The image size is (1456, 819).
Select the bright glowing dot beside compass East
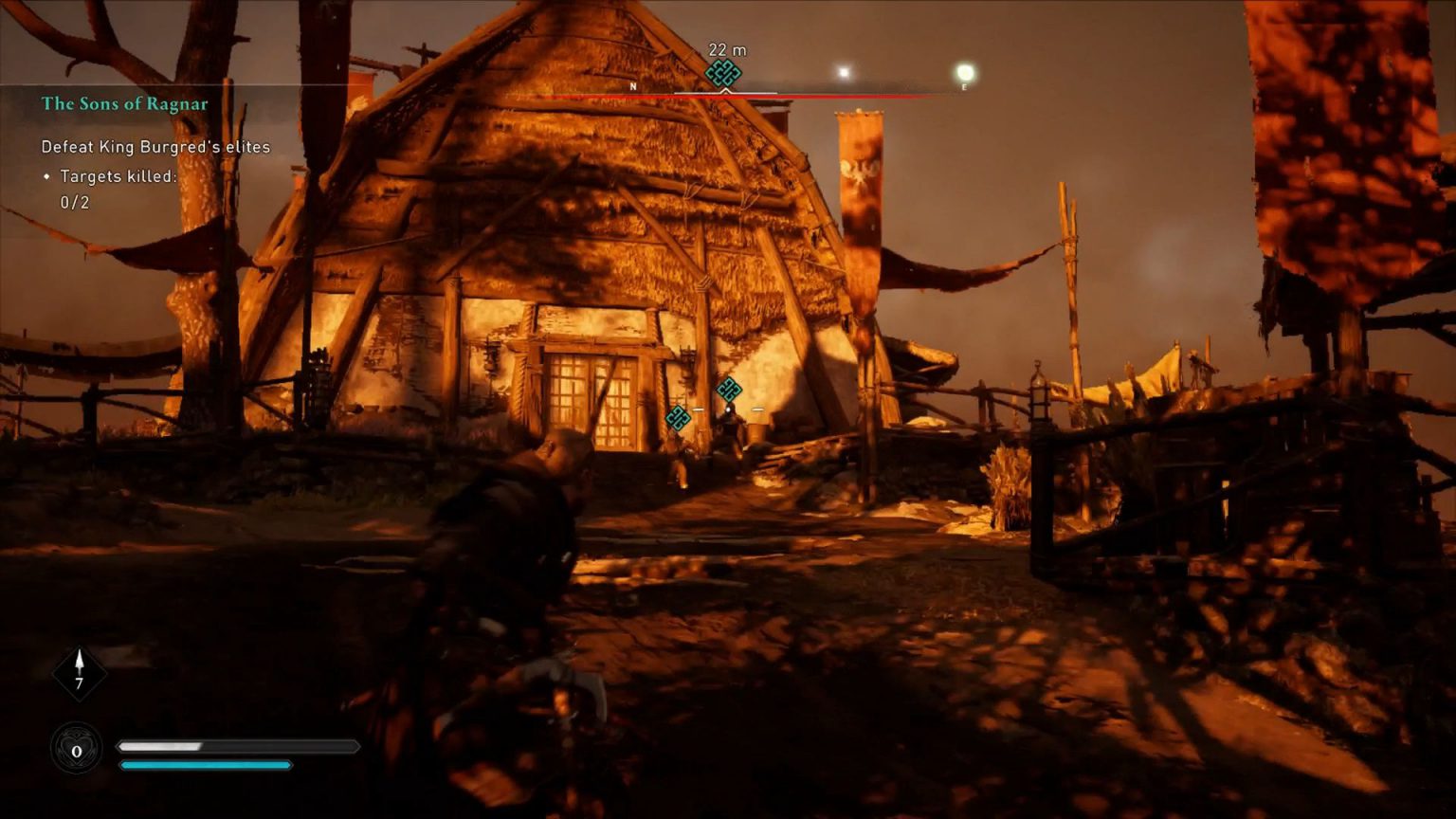(x=965, y=73)
